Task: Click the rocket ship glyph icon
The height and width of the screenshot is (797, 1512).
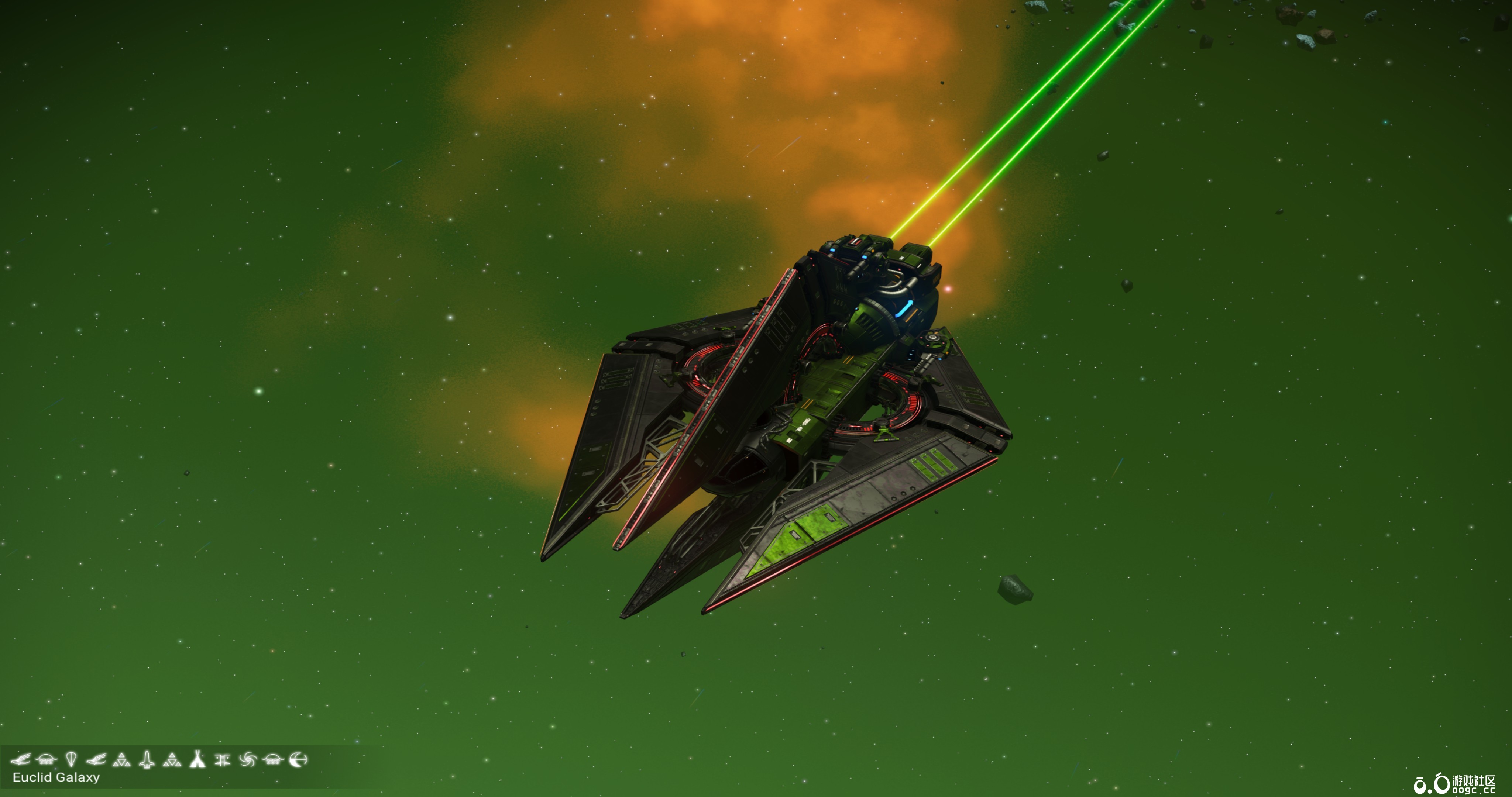Action: (146, 759)
